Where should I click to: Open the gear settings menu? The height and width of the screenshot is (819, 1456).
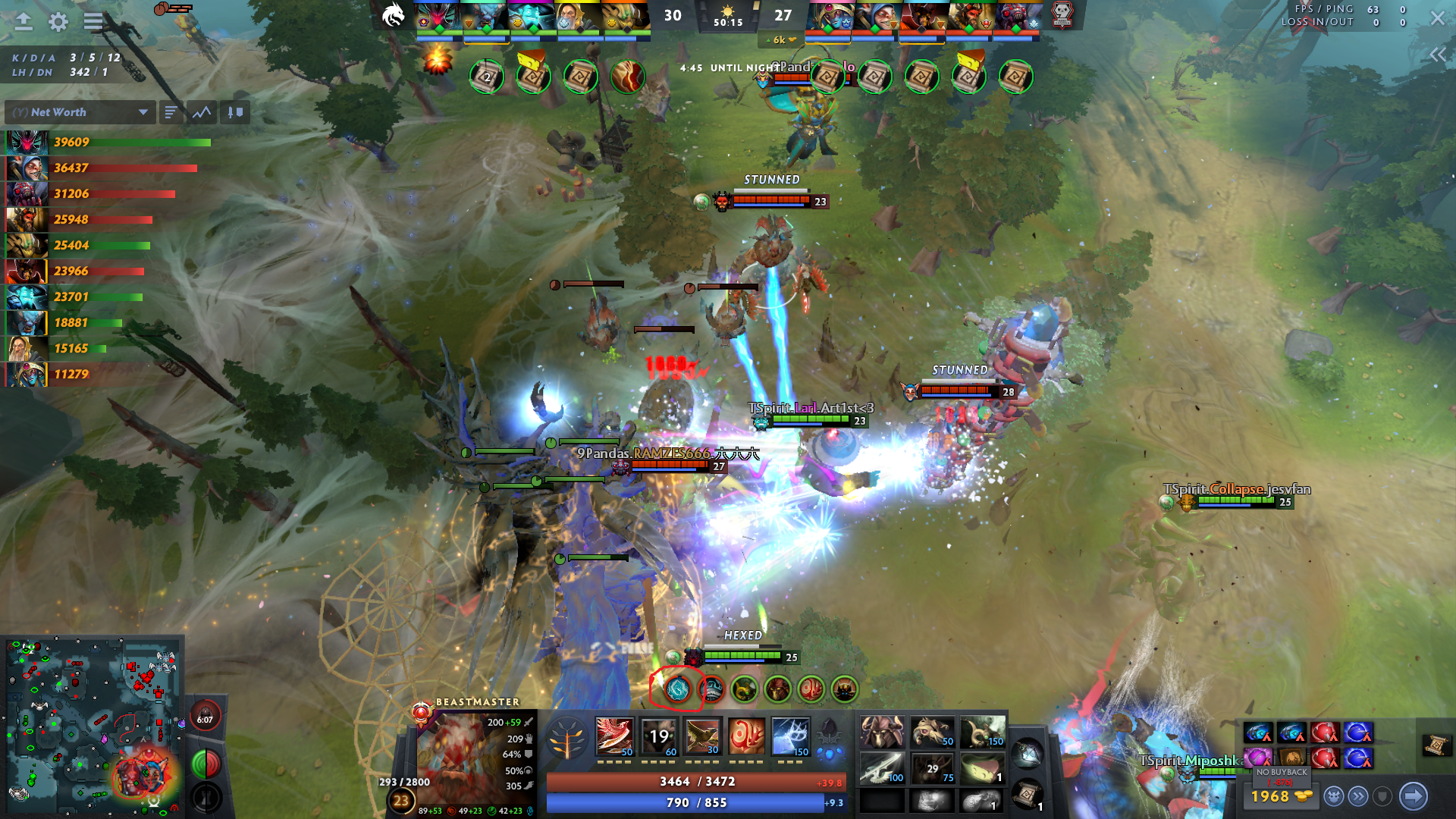click(58, 21)
